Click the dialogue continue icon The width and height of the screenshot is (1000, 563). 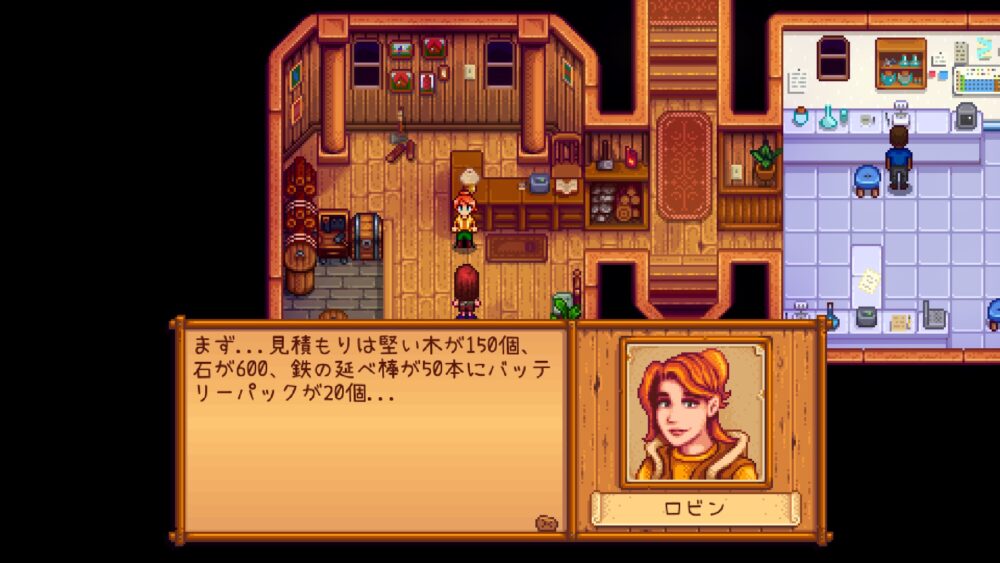[546, 522]
